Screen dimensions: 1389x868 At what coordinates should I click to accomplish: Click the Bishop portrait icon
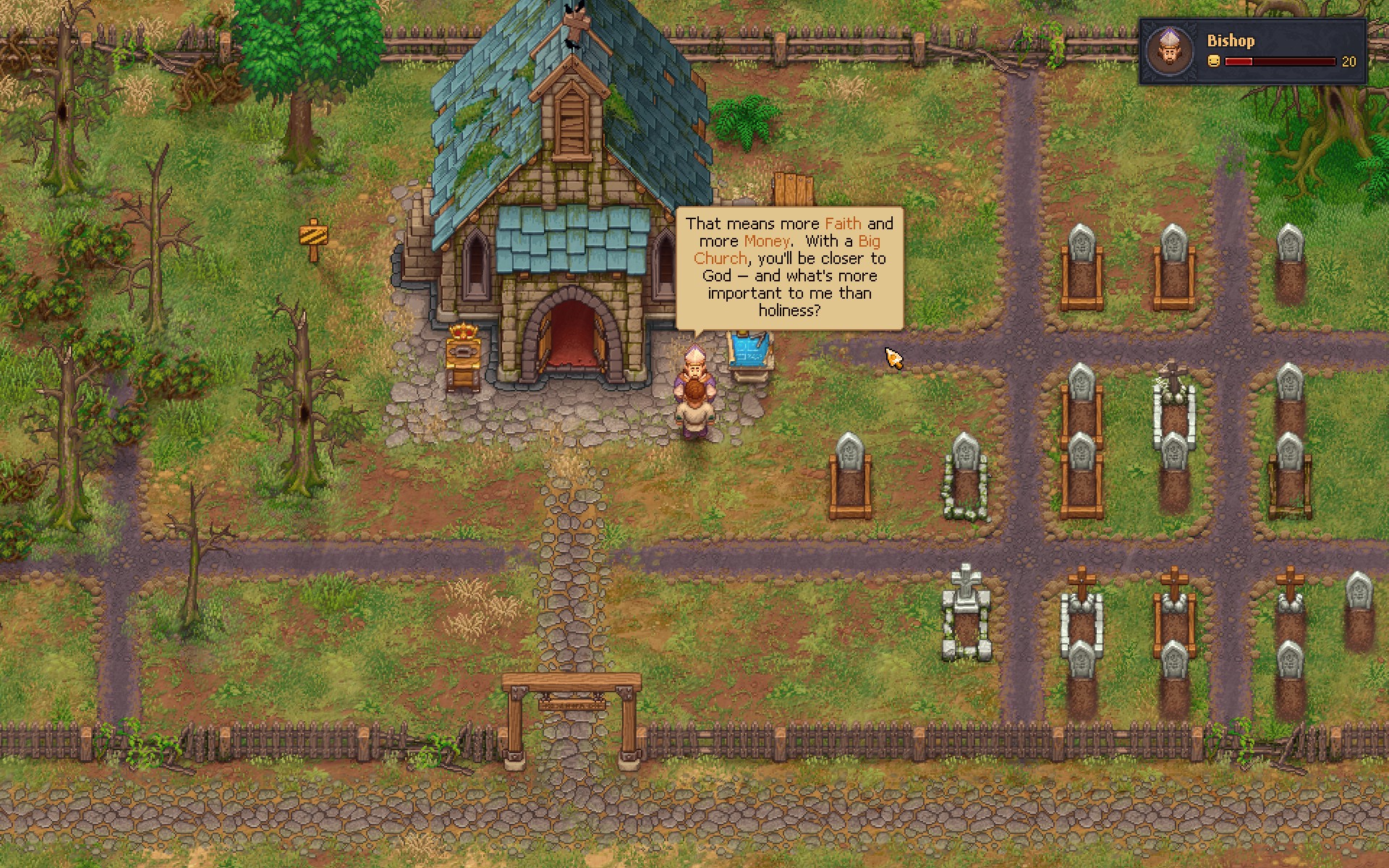[x=1169, y=51]
